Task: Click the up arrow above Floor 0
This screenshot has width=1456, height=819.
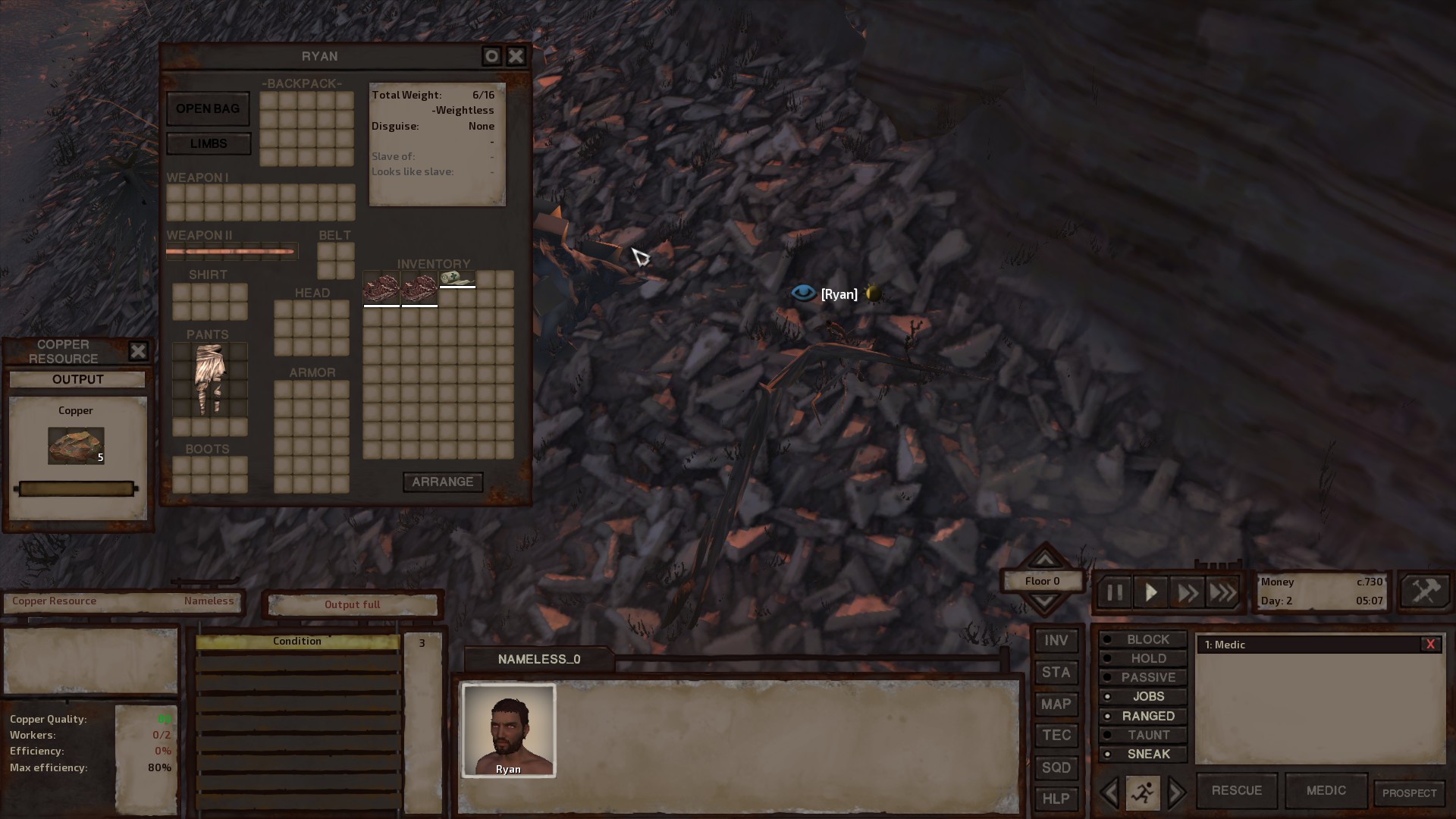Action: coord(1044,561)
